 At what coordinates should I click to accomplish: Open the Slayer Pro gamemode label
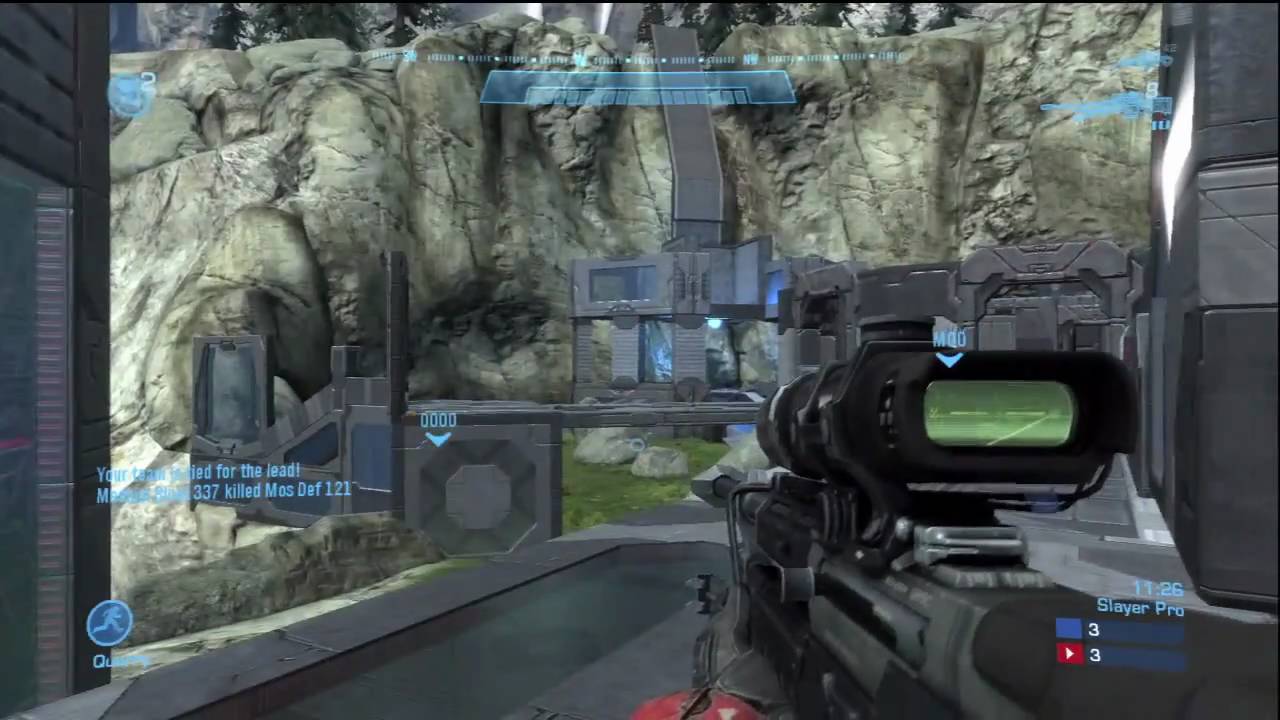1140,608
